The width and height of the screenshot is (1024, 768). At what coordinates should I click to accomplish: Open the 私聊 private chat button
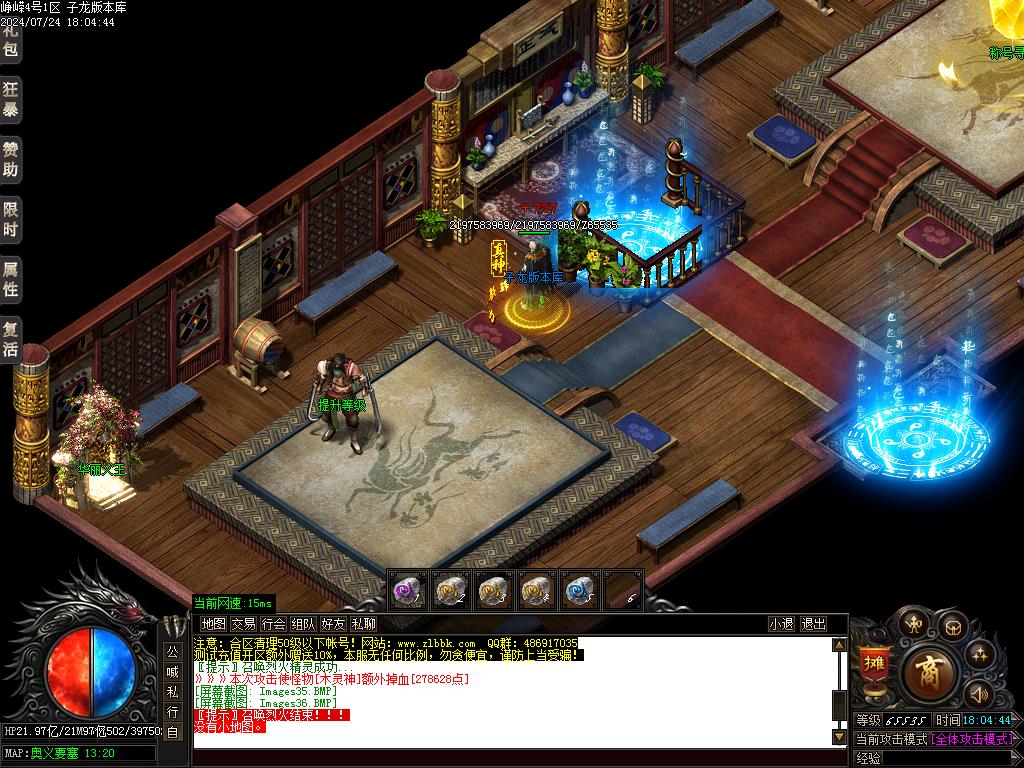click(363, 624)
